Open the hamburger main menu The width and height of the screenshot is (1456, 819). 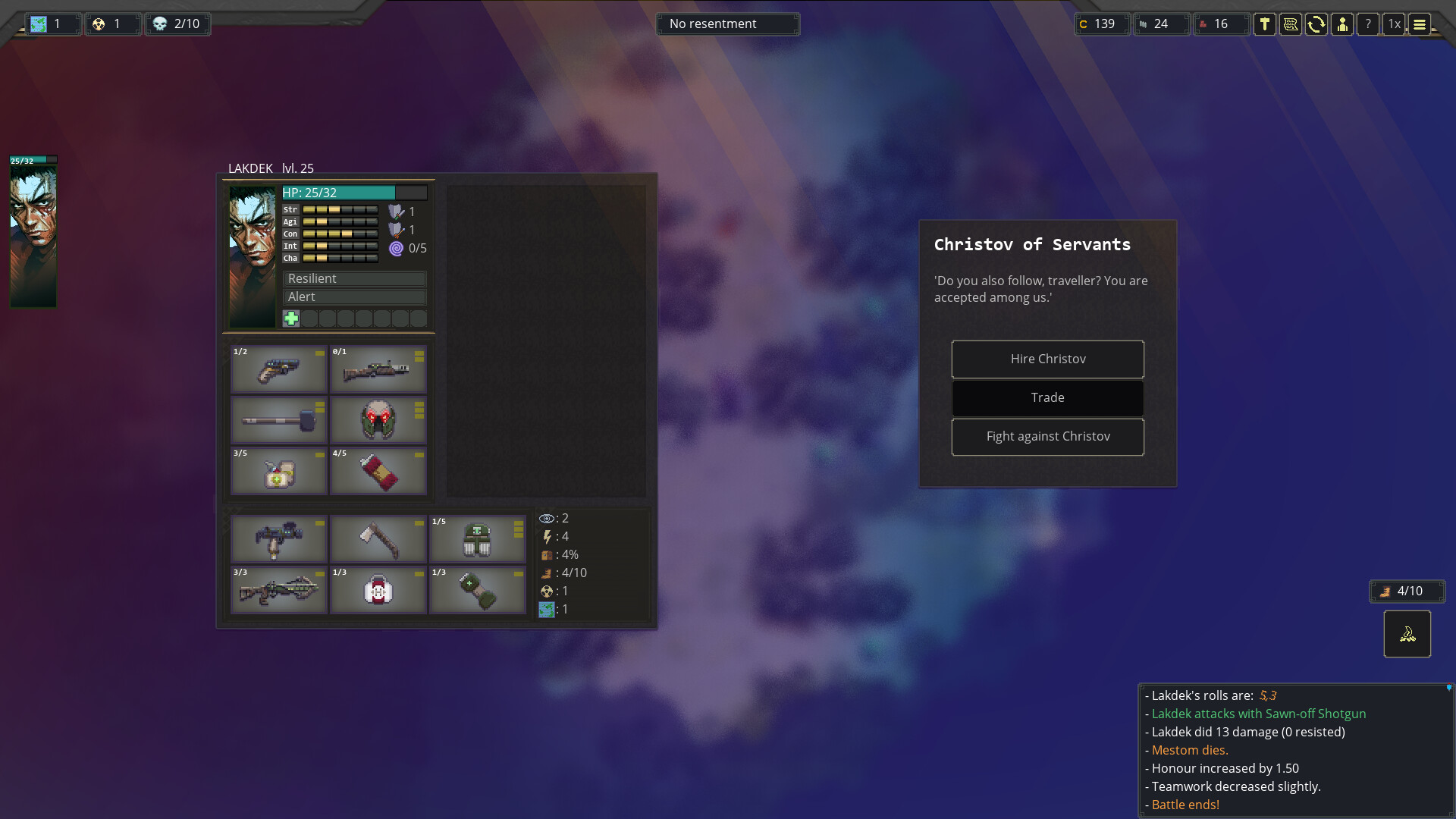click(1420, 24)
